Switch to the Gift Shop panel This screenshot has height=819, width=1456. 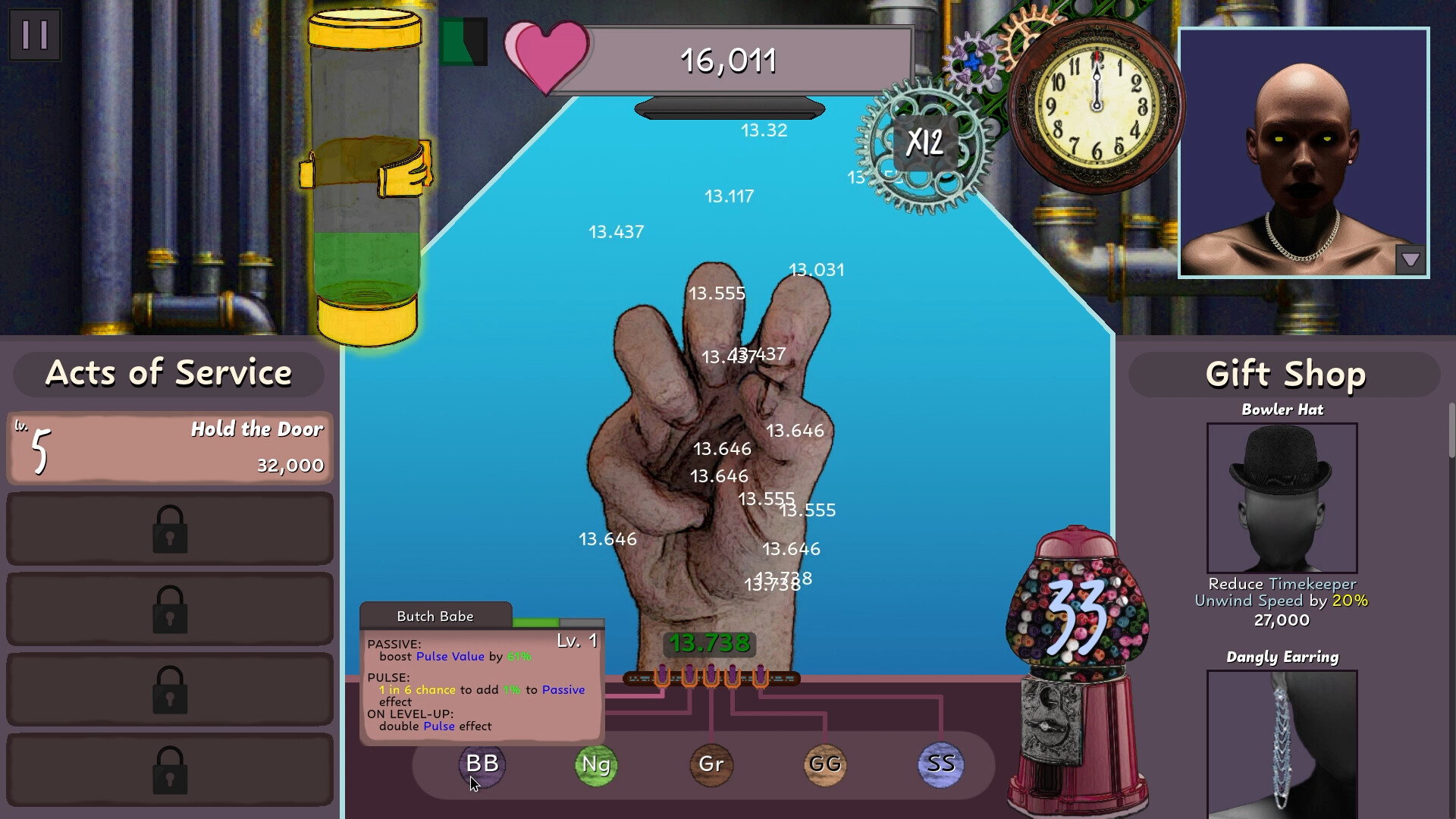1284,373
